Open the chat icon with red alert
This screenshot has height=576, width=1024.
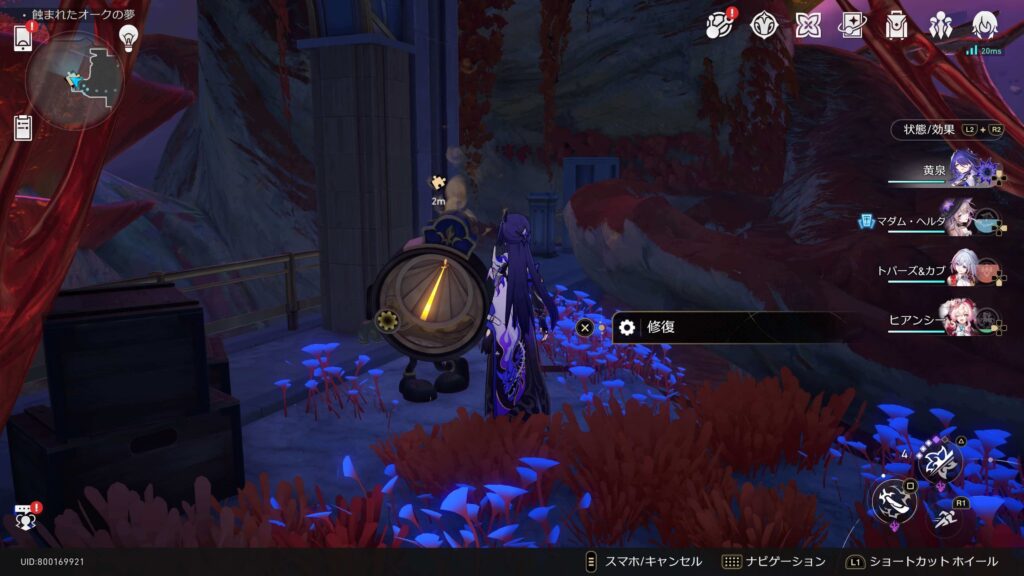24,517
